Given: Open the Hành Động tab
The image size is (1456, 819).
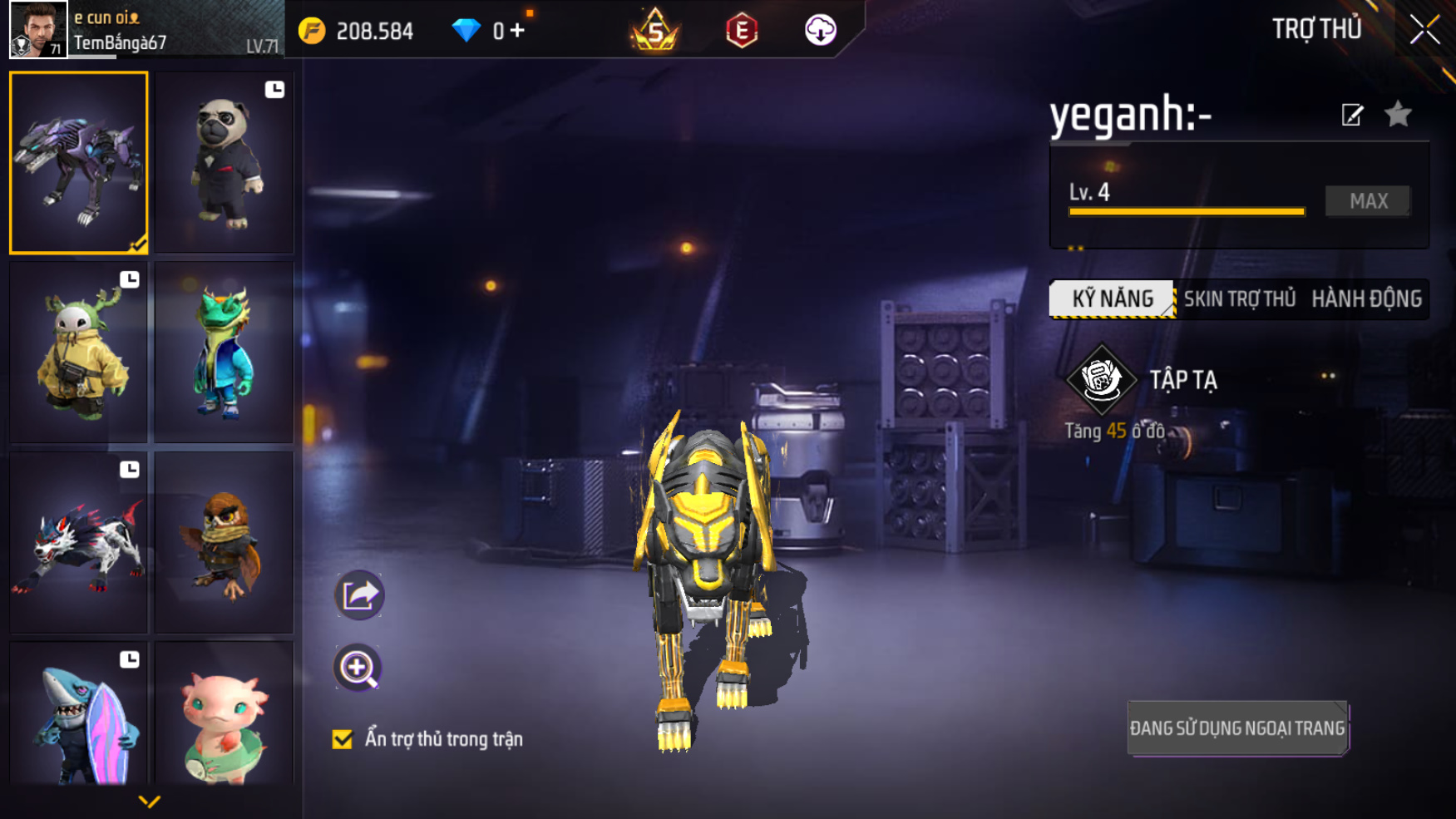Looking at the screenshot, I should pos(1366,298).
